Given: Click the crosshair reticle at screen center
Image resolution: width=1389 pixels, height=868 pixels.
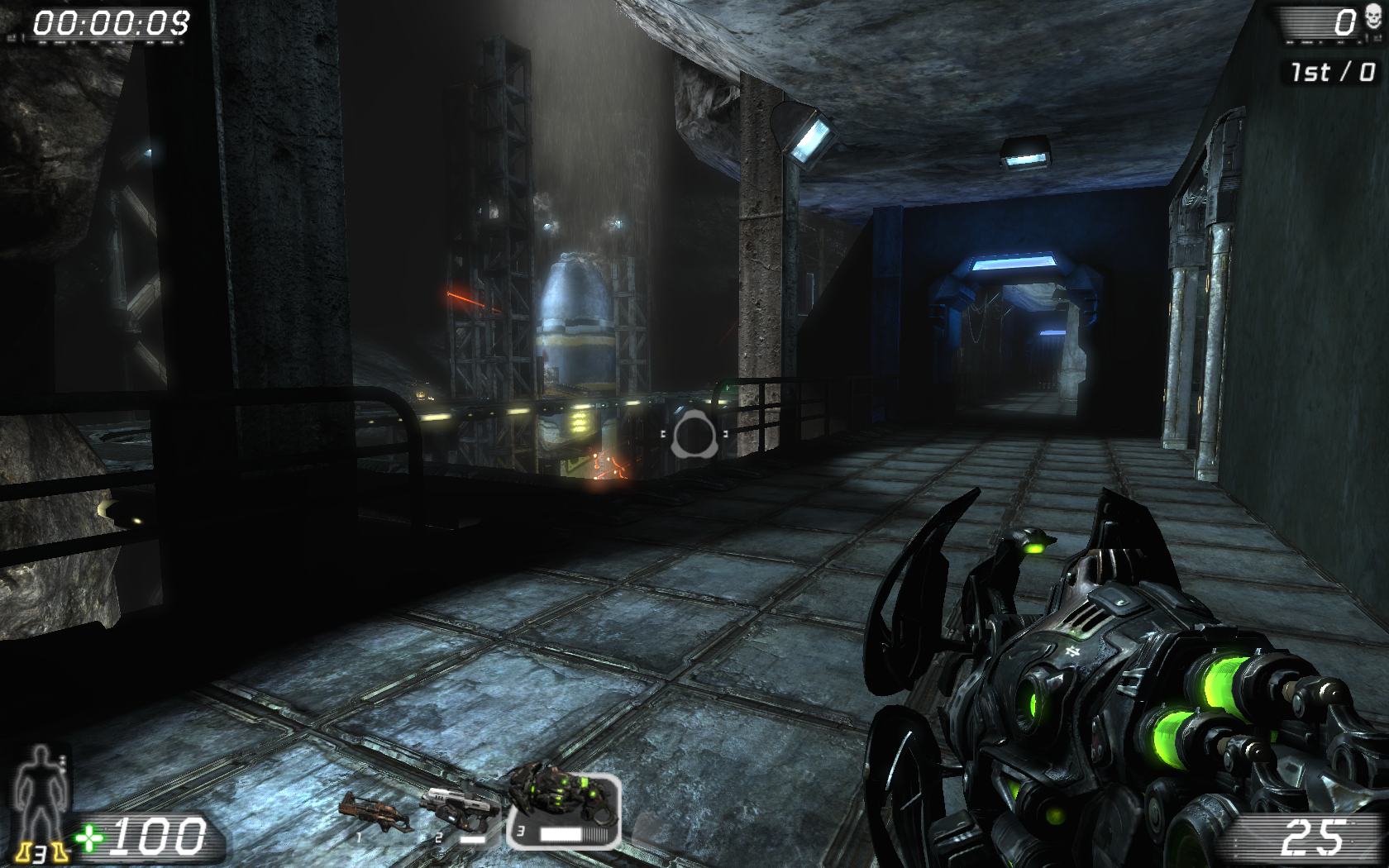Looking at the screenshot, I should 694,433.
